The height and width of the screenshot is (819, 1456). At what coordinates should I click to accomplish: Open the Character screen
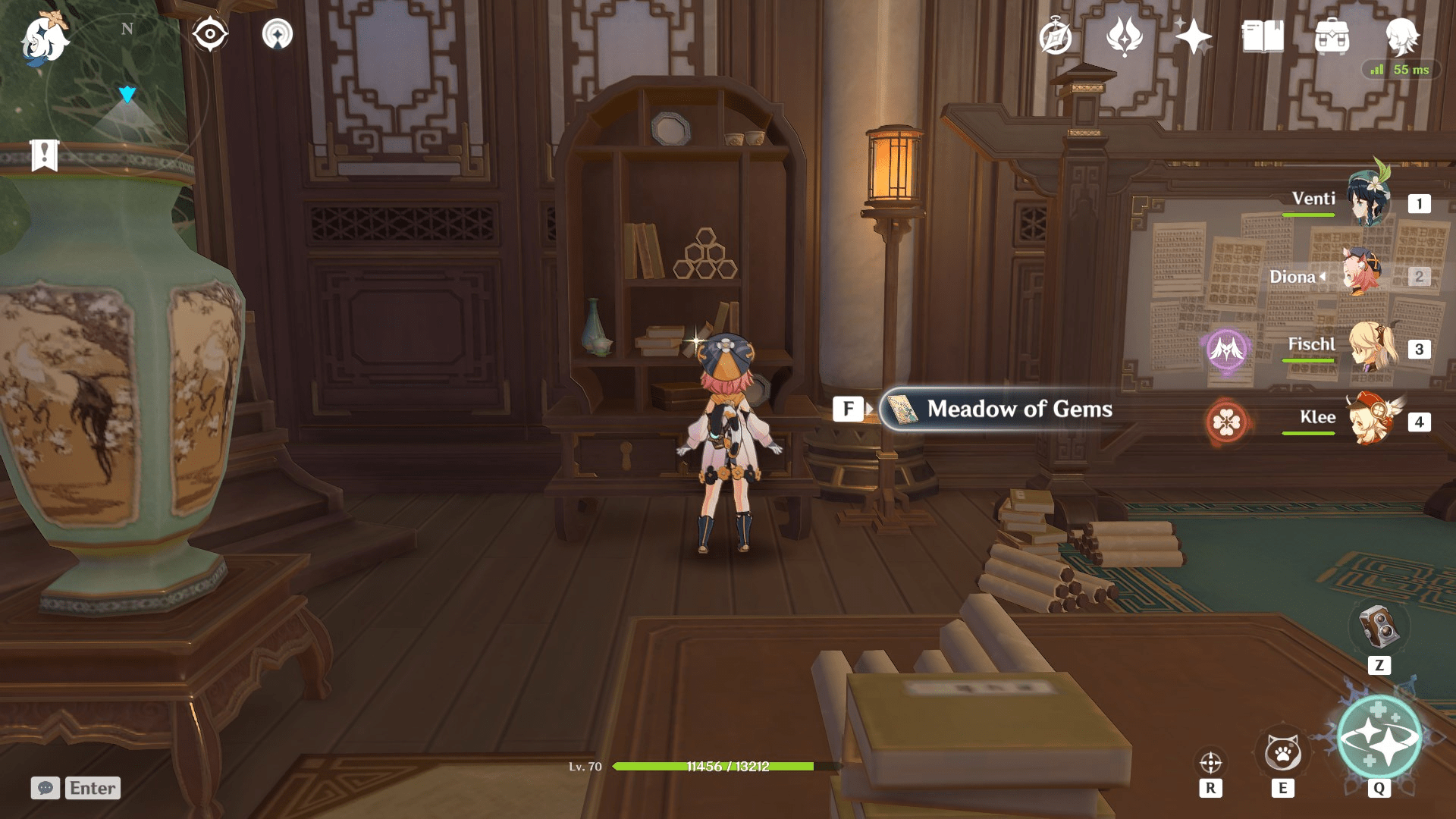(x=1404, y=35)
